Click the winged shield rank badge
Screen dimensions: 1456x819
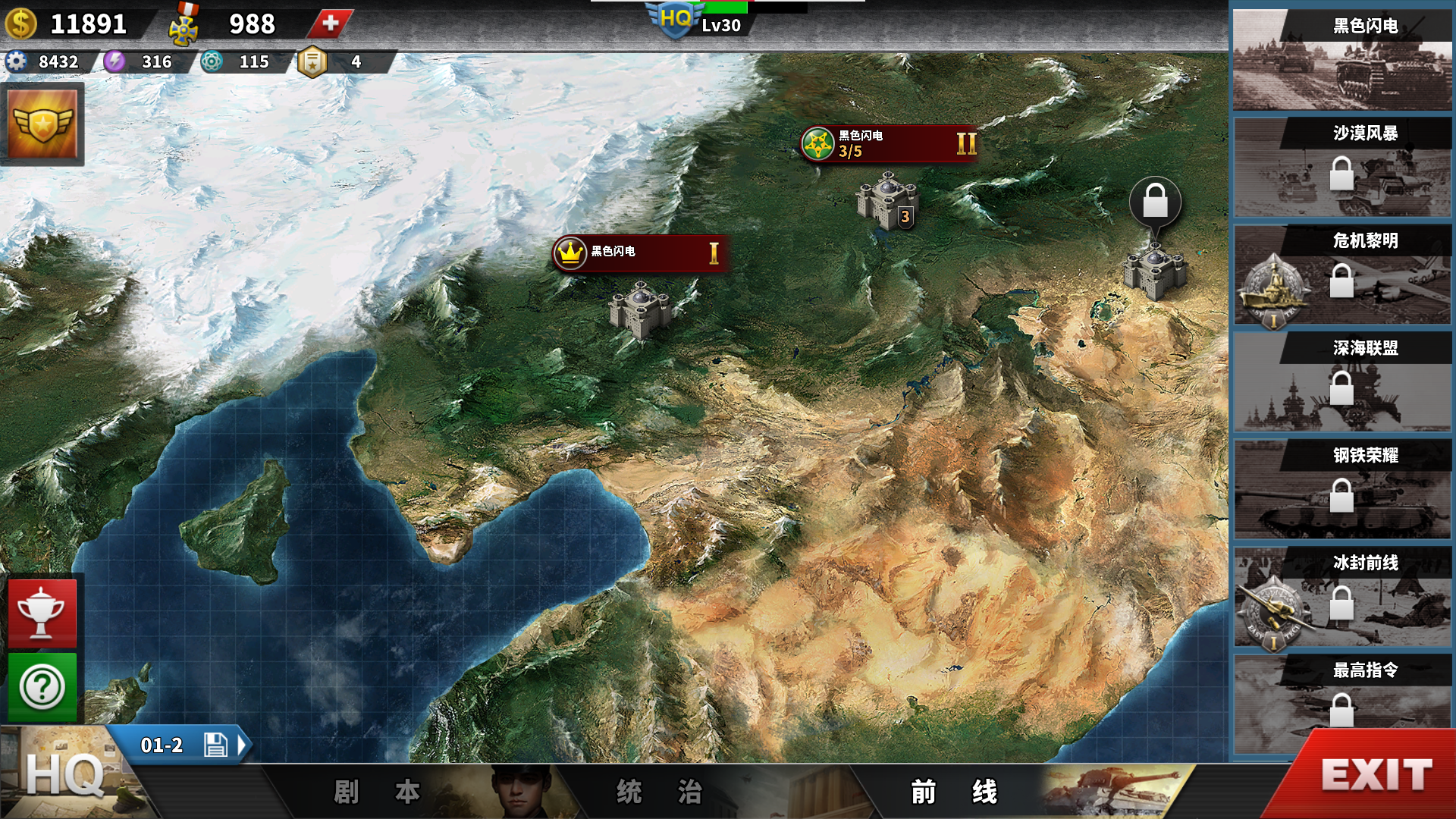[x=42, y=124]
